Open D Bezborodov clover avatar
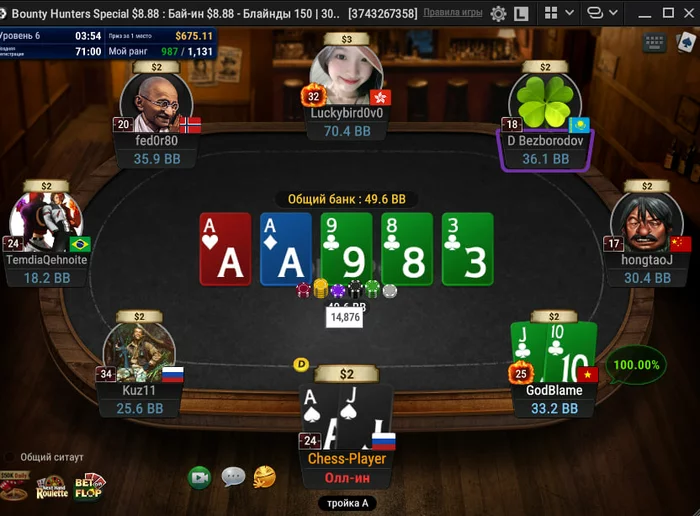Viewport: 700px width, 516px height. click(x=545, y=103)
